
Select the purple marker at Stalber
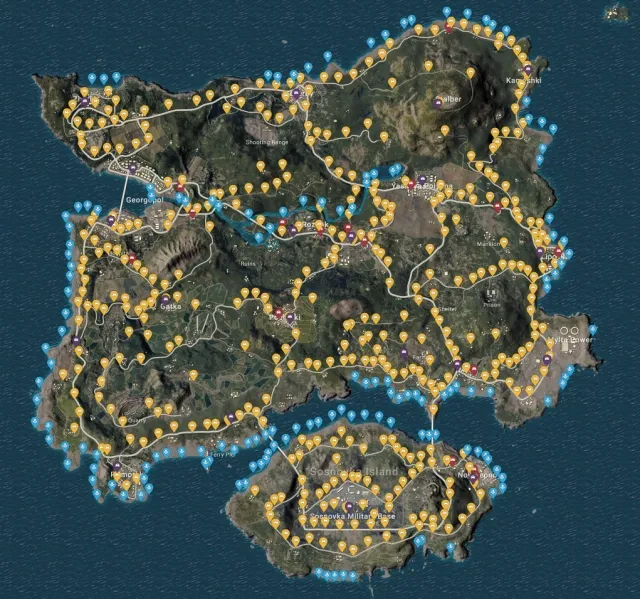click(438, 100)
